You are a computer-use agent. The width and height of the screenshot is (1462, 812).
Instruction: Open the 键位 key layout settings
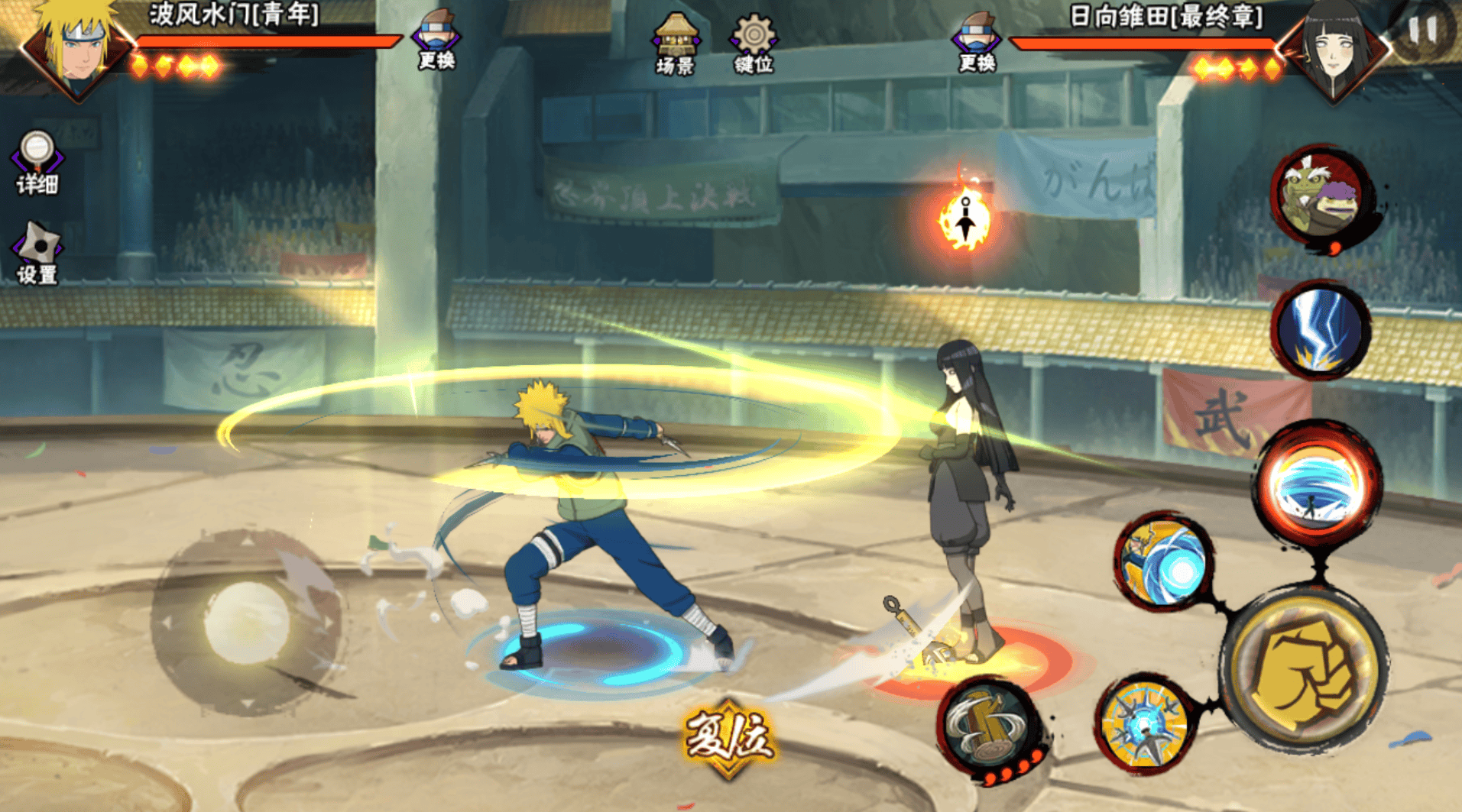point(754,44)
